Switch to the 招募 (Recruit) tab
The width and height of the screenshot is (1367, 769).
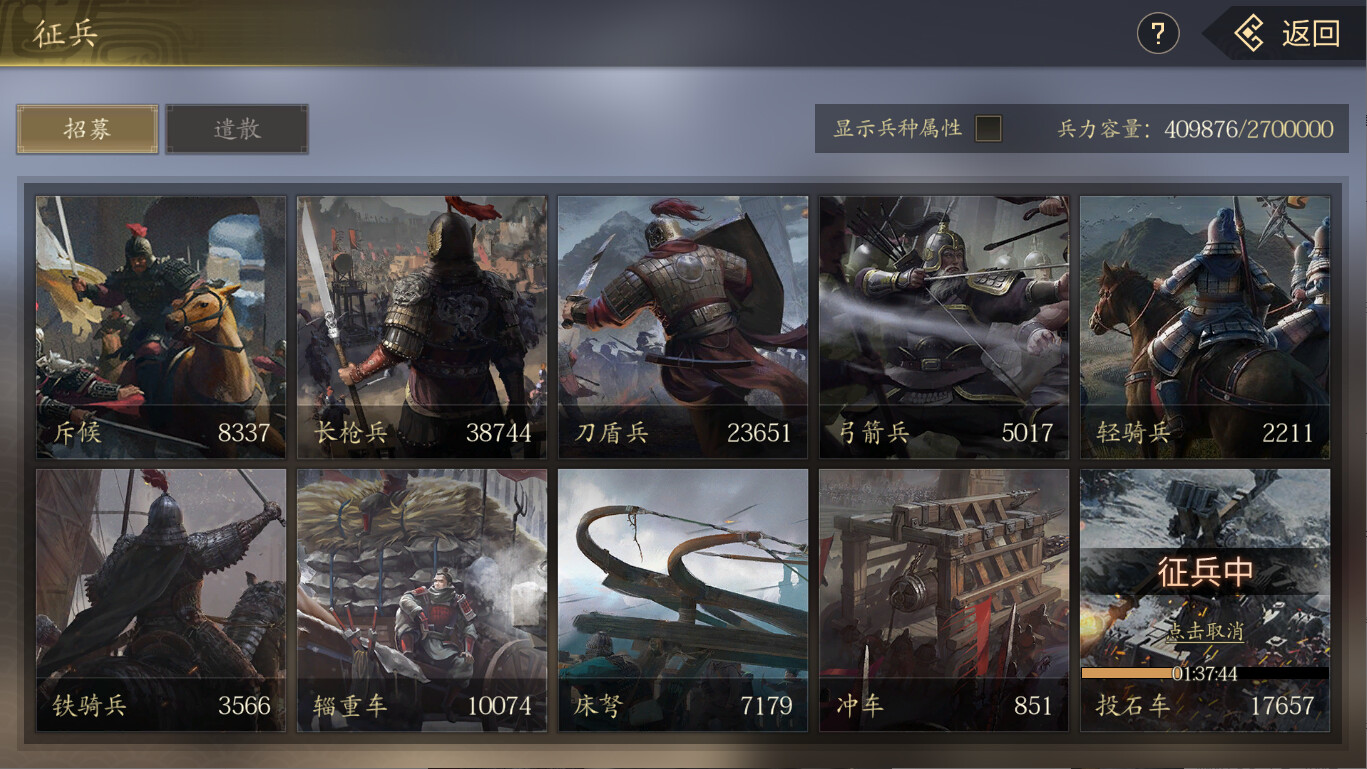coord(86,128)
